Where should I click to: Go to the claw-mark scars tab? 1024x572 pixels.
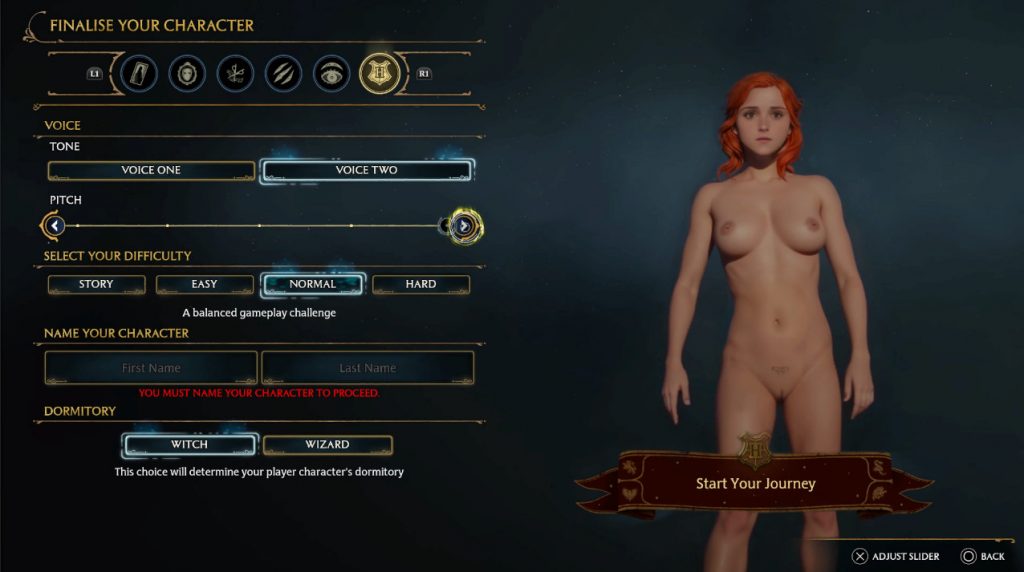[283, 73]
